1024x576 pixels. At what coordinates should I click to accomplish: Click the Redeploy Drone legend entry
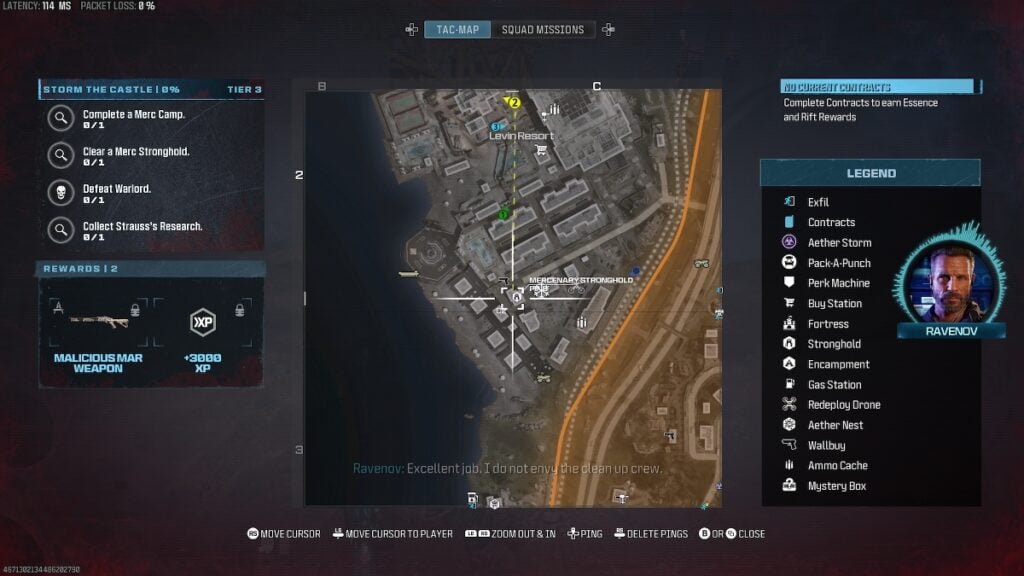point(843,405)
